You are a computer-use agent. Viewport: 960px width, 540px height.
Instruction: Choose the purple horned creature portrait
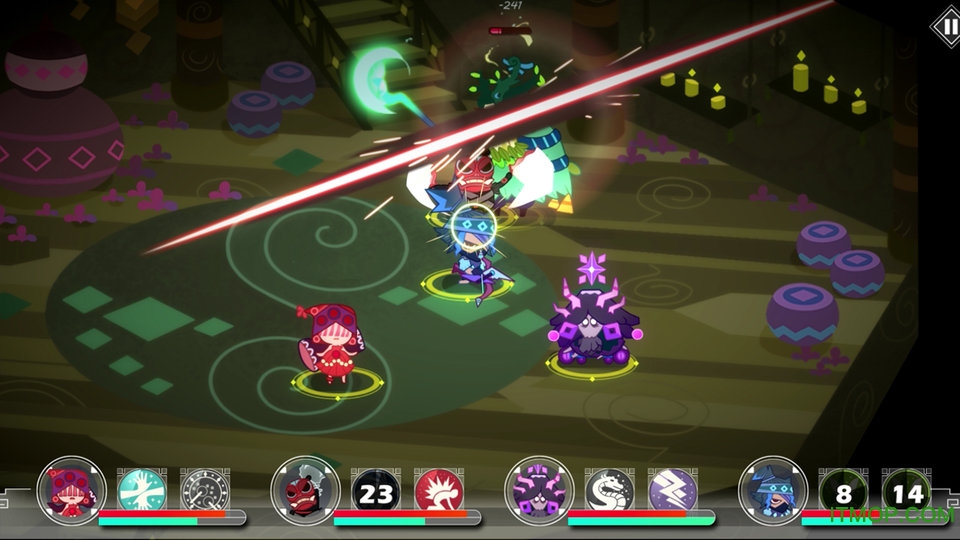(x=539, y=490)
